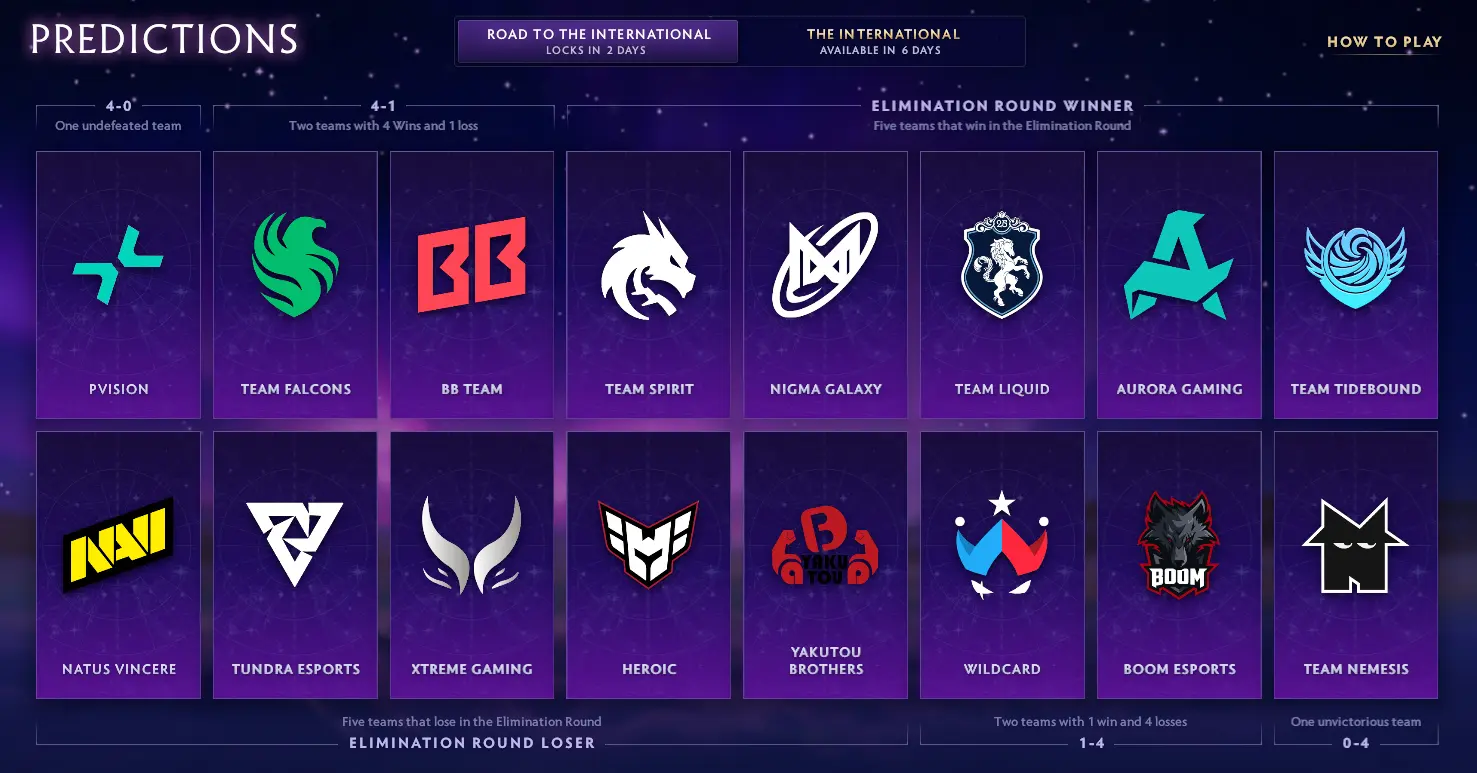
Task: Select the Tundra Esports emblem
Action: pos(294,545)
